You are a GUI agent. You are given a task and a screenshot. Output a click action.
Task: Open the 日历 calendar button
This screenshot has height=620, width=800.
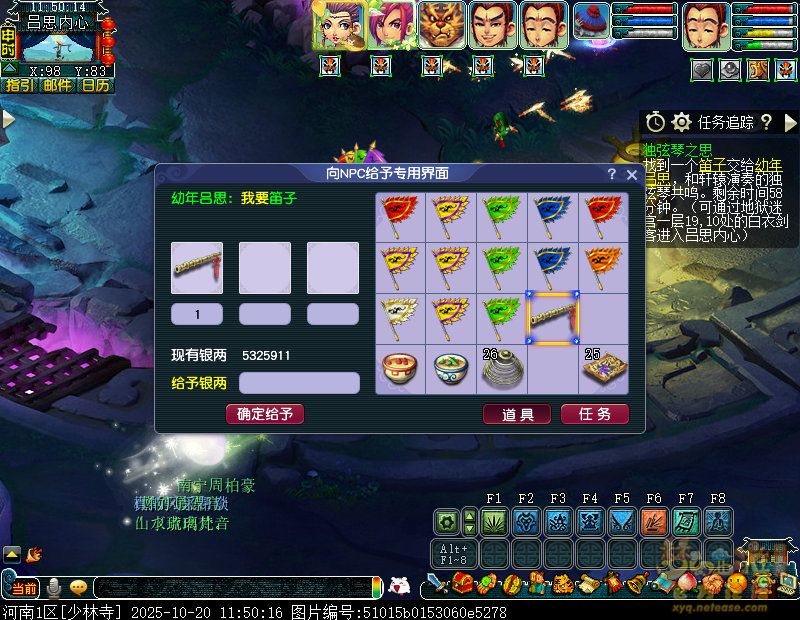[95, 86]
